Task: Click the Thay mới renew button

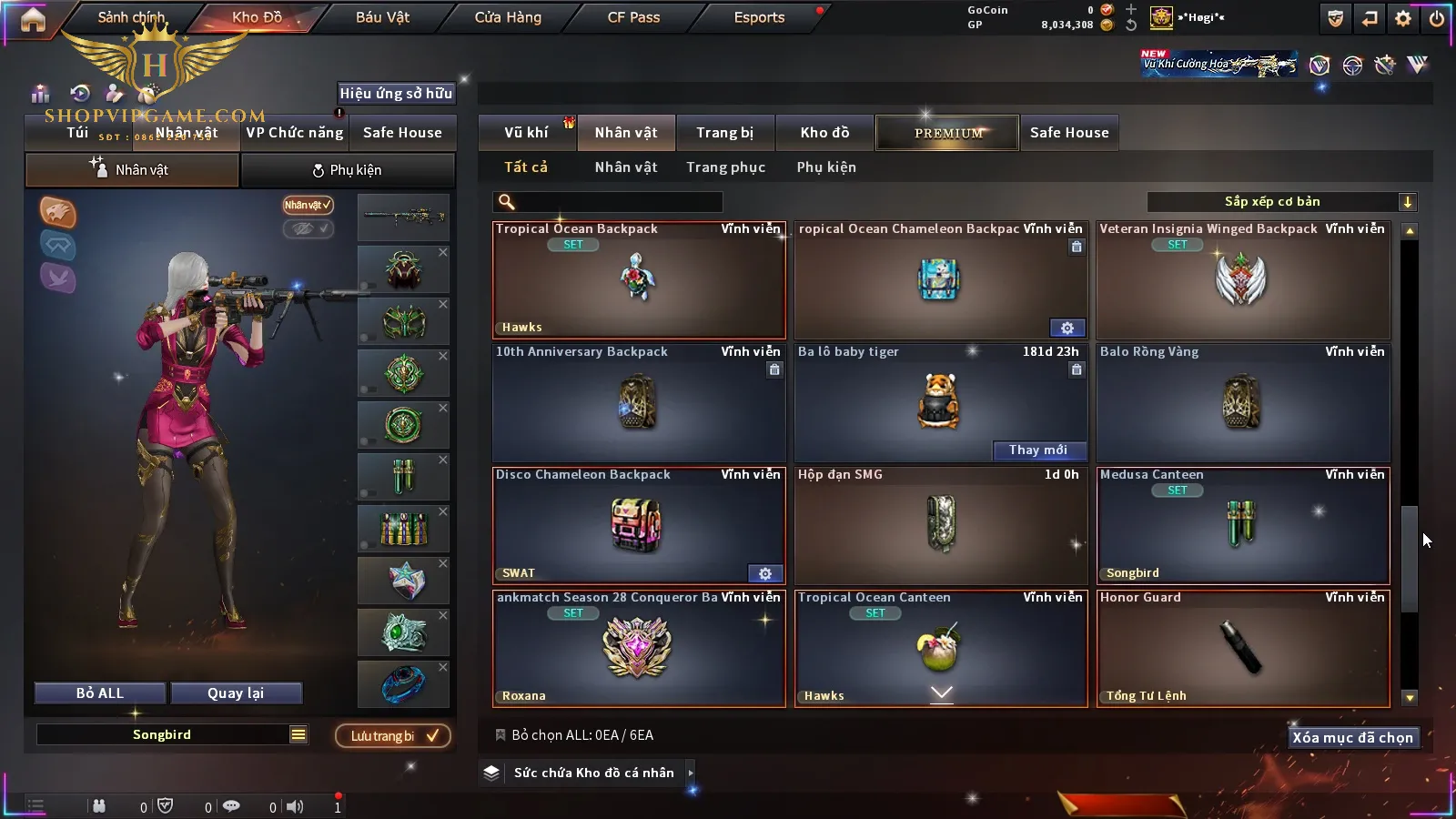Action: [x=1037, y=450]
